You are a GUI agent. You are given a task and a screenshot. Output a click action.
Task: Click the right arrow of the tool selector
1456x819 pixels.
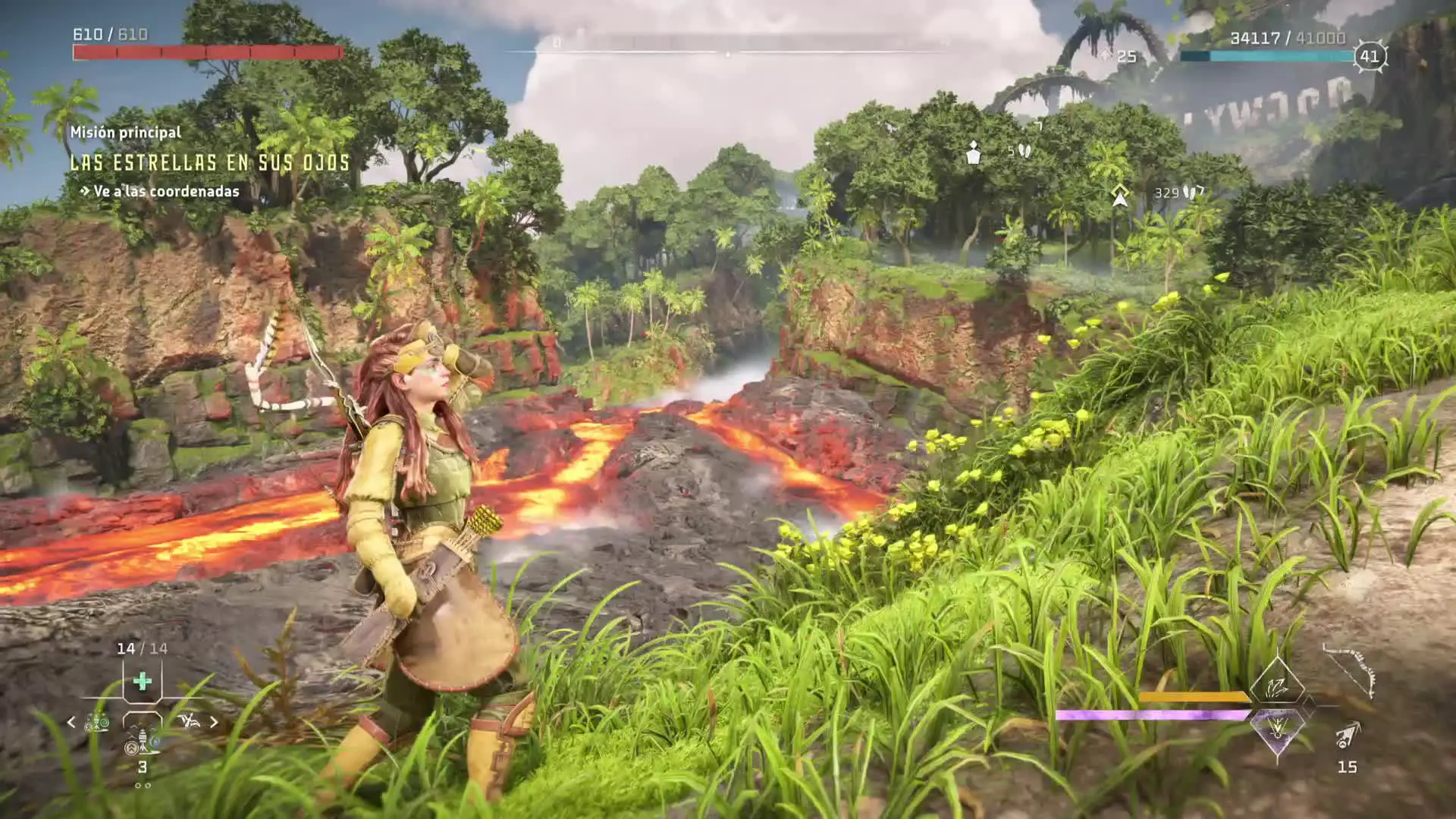pyautogui.click(x=214, y=722)
